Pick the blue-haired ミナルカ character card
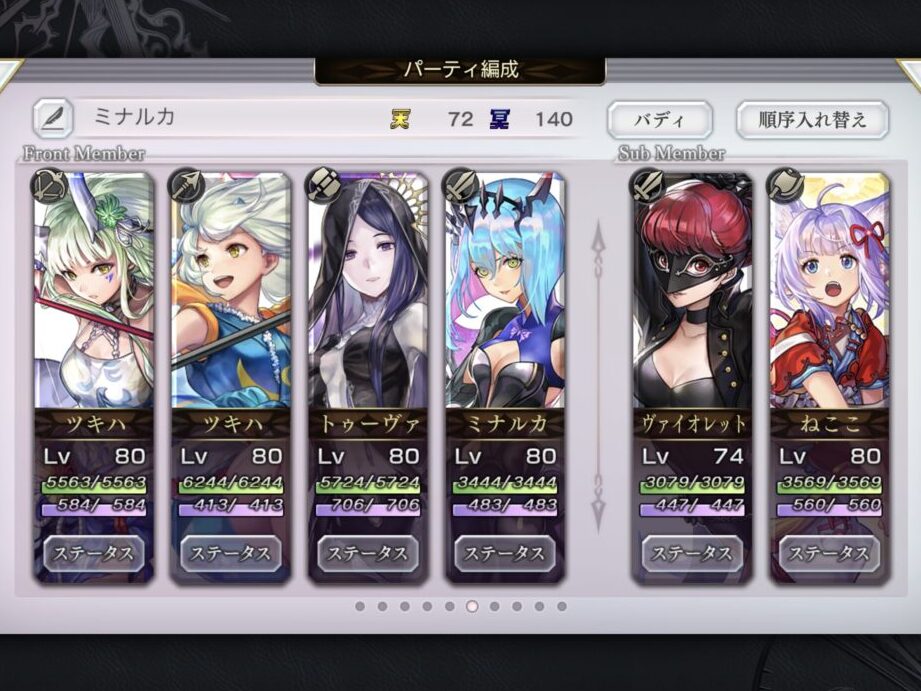This screenshot has width=921, height=691. click(x=505, y=290)
